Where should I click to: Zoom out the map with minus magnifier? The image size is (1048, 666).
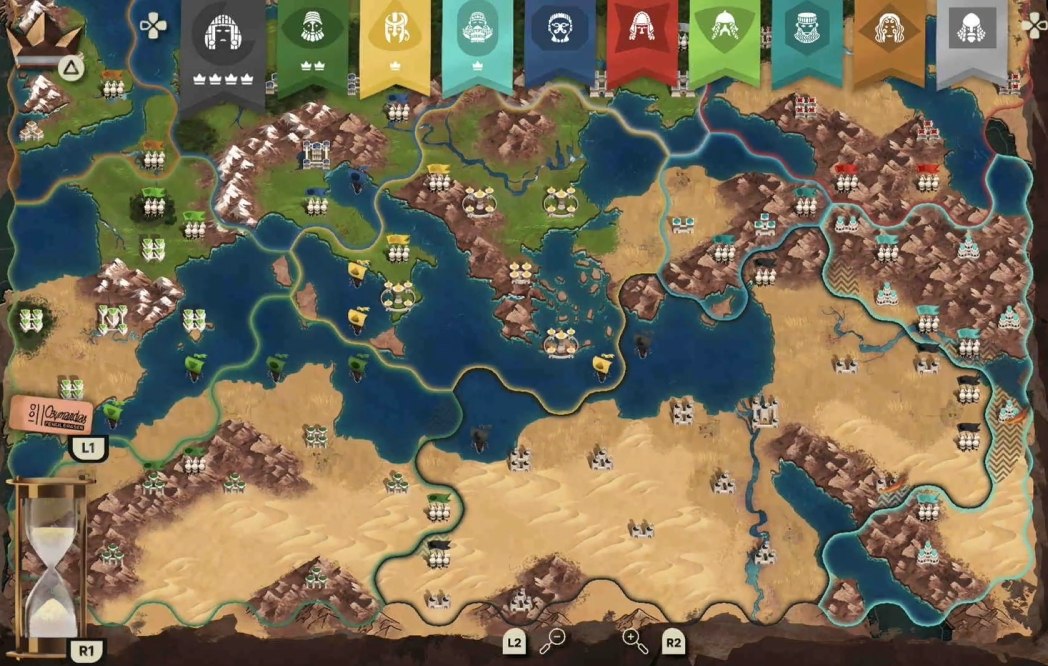click(x=552, y=641)
